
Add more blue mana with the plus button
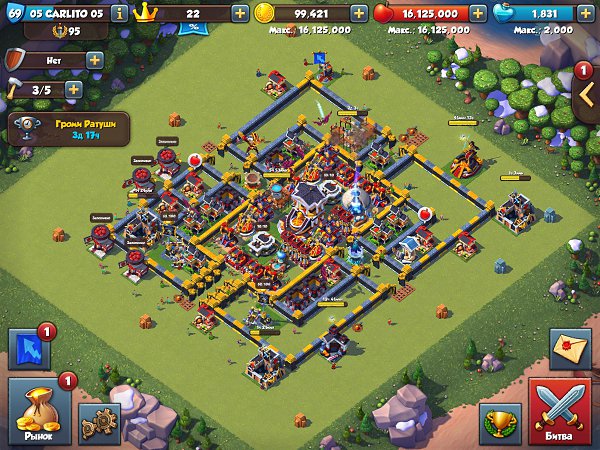tap(588, 14)
